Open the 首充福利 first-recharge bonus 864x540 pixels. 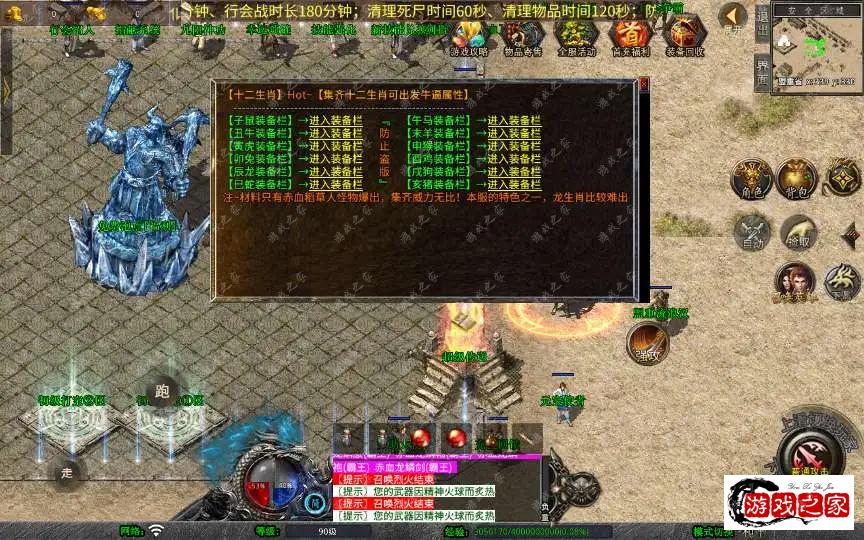tap(630, 37)
